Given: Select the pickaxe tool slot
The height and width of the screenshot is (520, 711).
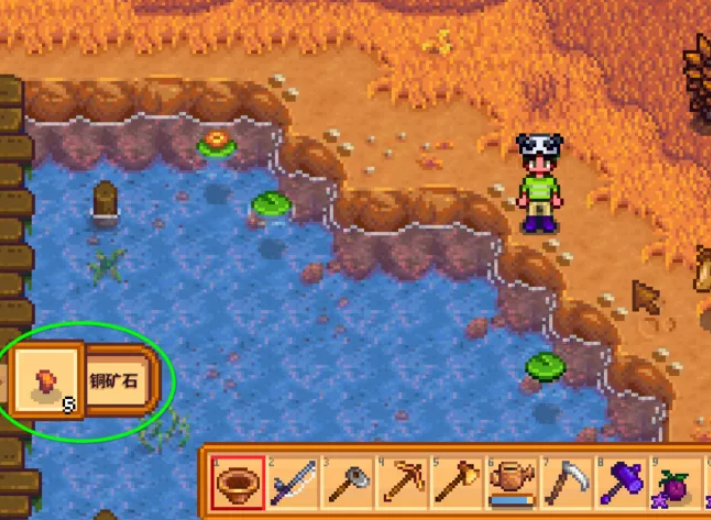Looking at the screenshot, I should (x=403, y=484).
